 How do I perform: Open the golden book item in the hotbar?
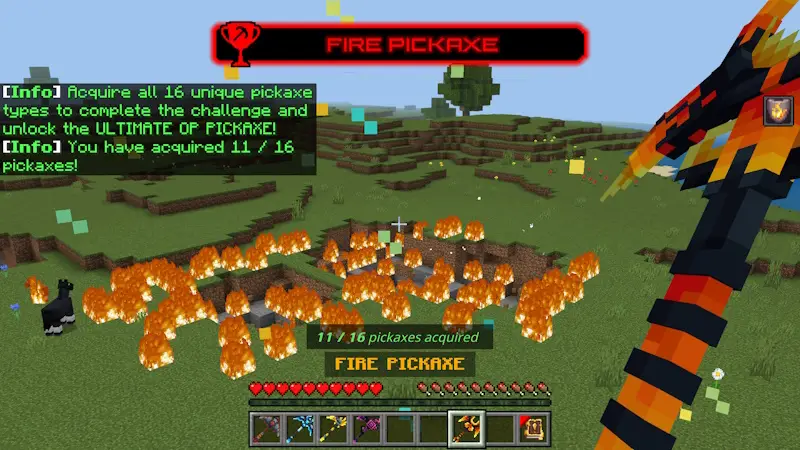click(531, 427)
